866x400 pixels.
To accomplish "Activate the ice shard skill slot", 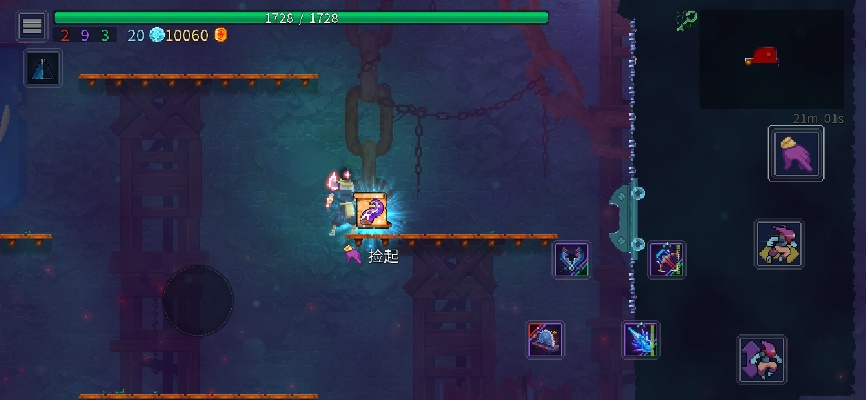I will pos(640,340).
